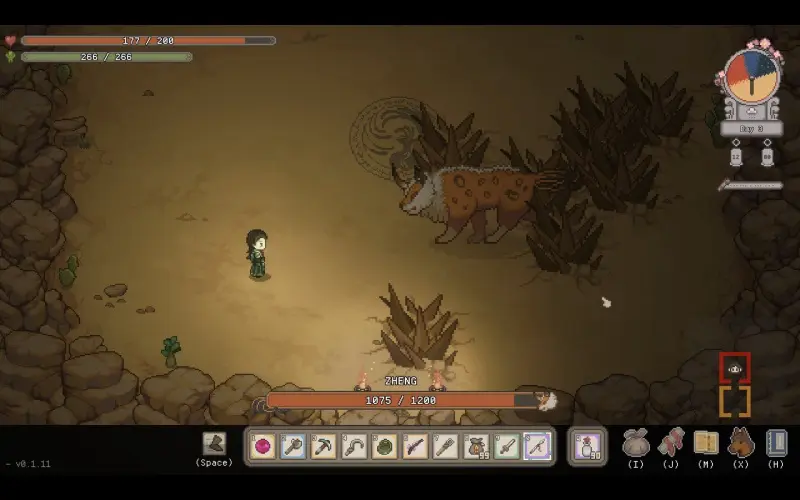
Task: Open the inventory bag icon
Action: pyautogui.click(x=636, y=441)
